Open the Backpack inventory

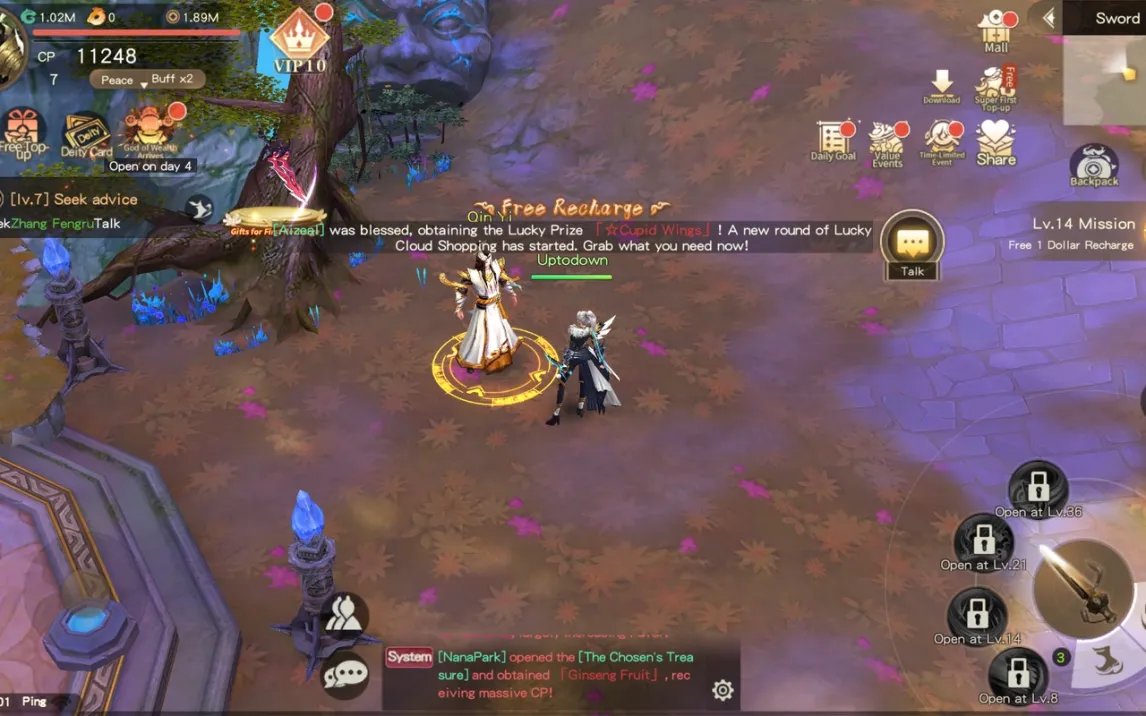pos(1094,166)
